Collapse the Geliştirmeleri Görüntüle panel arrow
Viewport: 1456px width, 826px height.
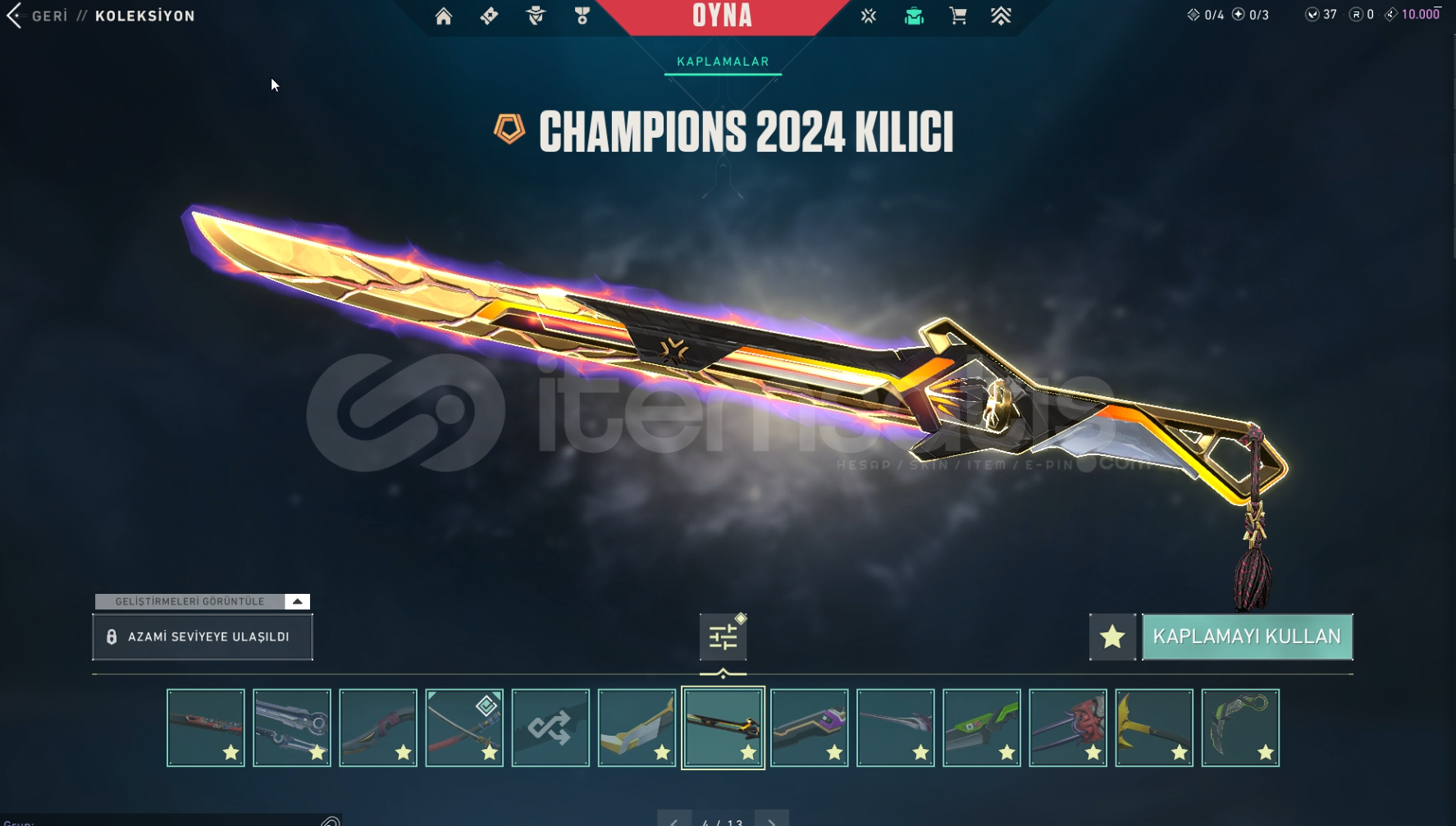[295, 600]
